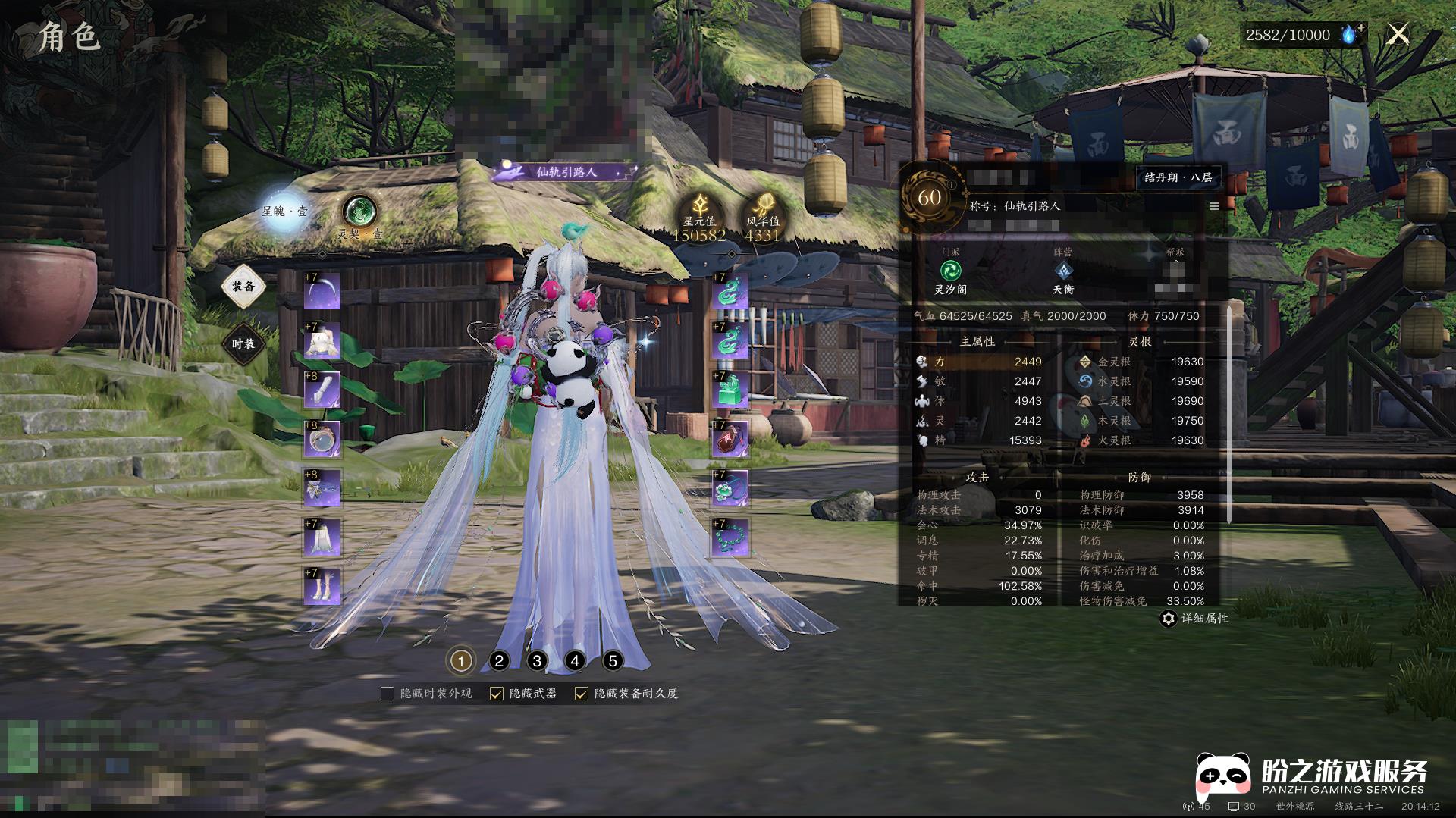The height and width of the screenshot is (818, 1456).
Task: Toggle the 隐藏时装外观 checkbox
Action: tap(388, 694)
